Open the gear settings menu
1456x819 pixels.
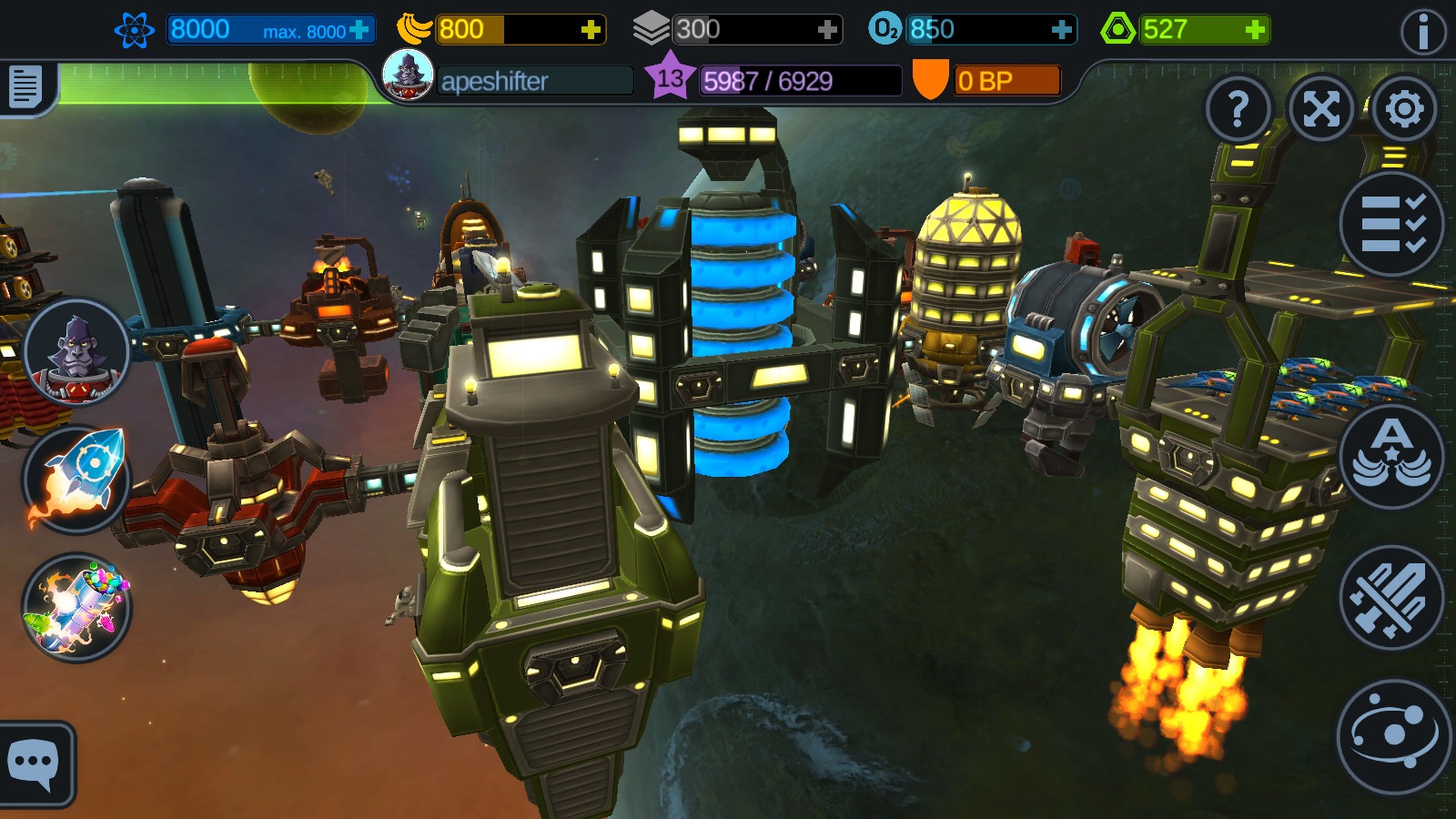point(1404,109)
